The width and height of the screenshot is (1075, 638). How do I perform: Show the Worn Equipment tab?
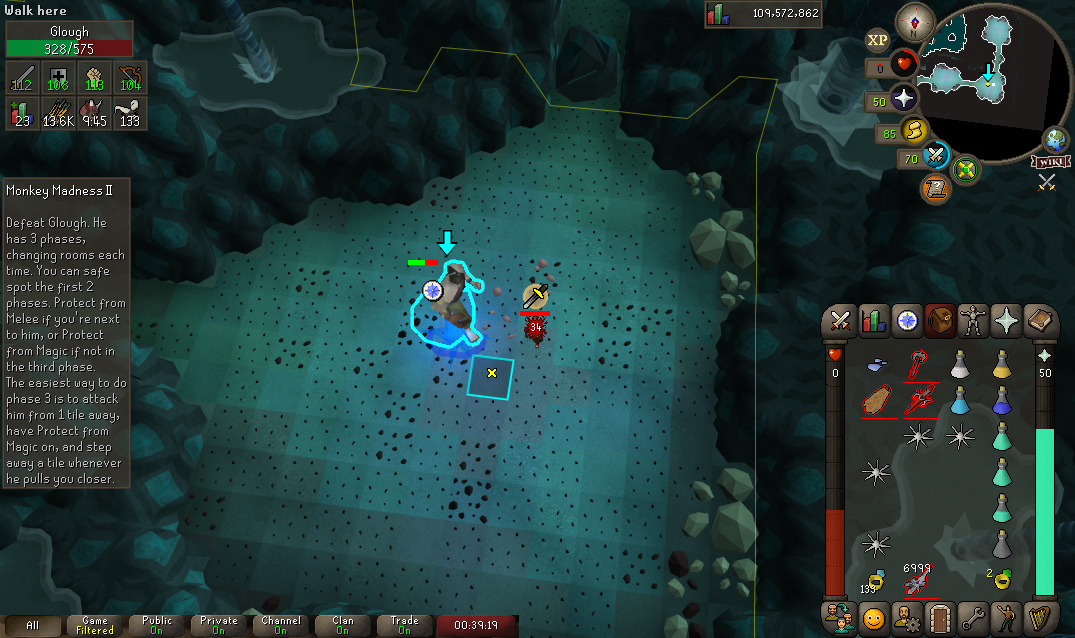click(972, 321)
